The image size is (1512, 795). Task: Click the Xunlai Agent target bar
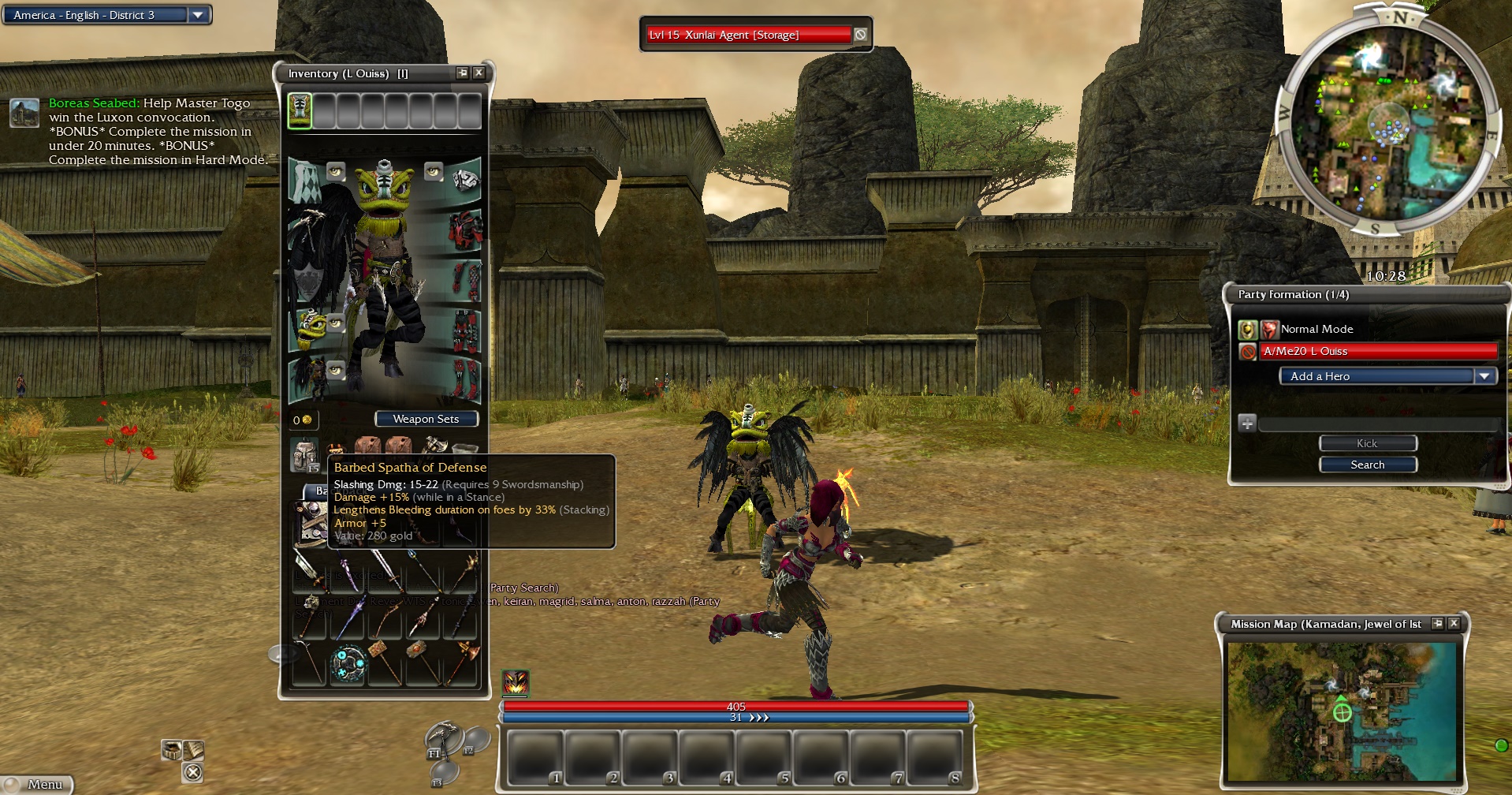click(748, 35)
